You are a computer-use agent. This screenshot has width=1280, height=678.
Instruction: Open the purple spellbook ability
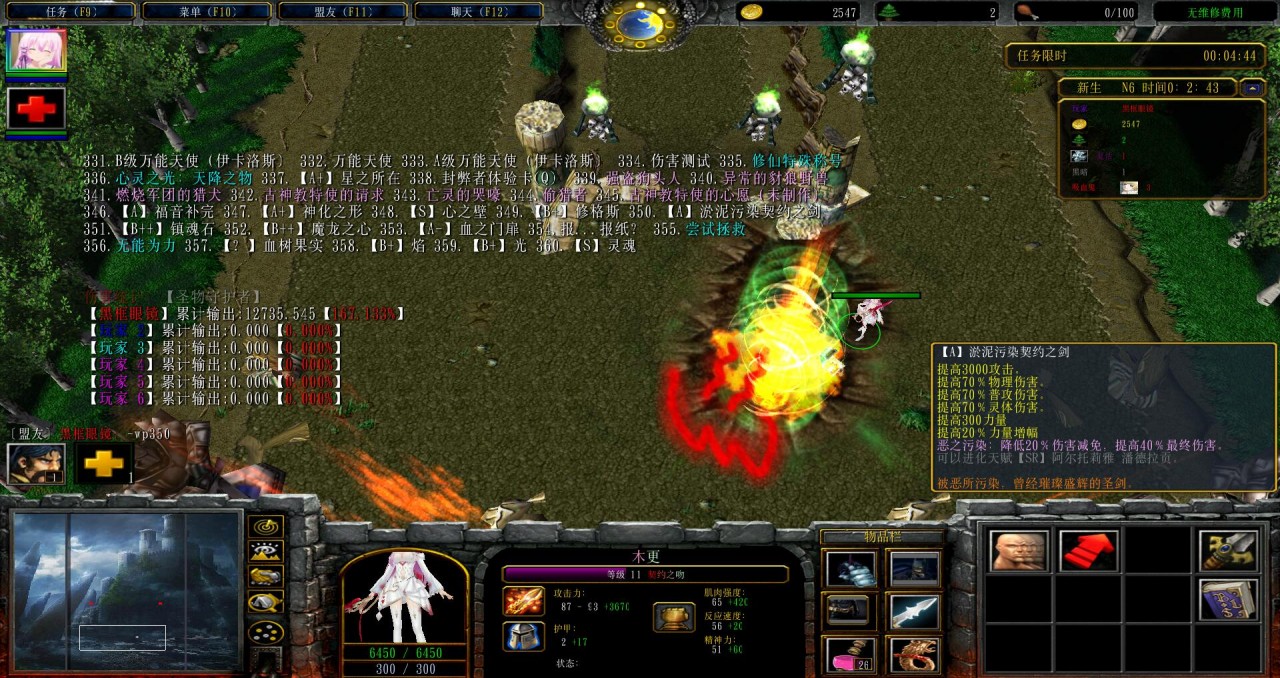point(1228,599)
